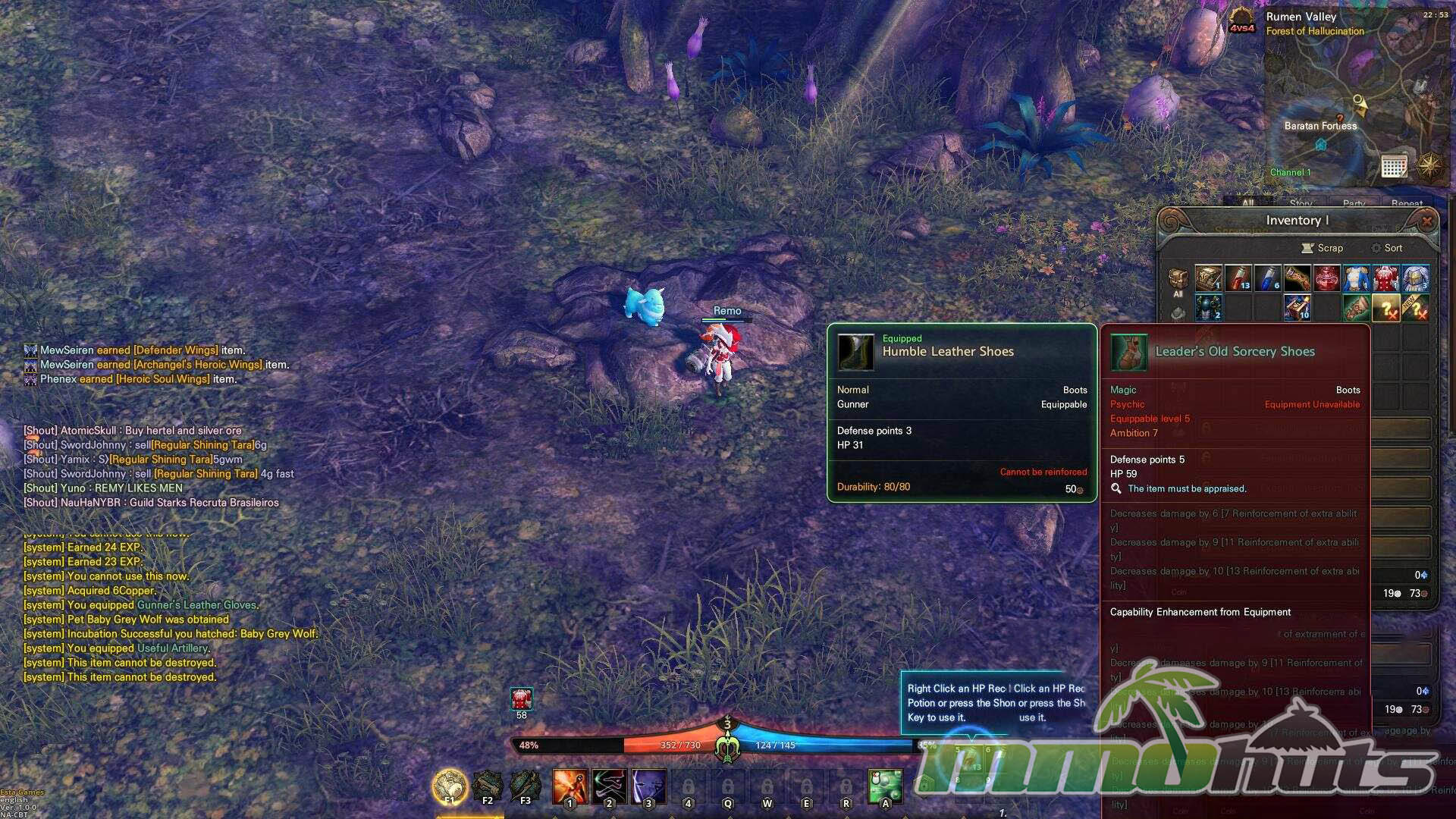1456x819 pixels.
Task: Use the skill in hotbar slot 2
Action: [609, 786]
